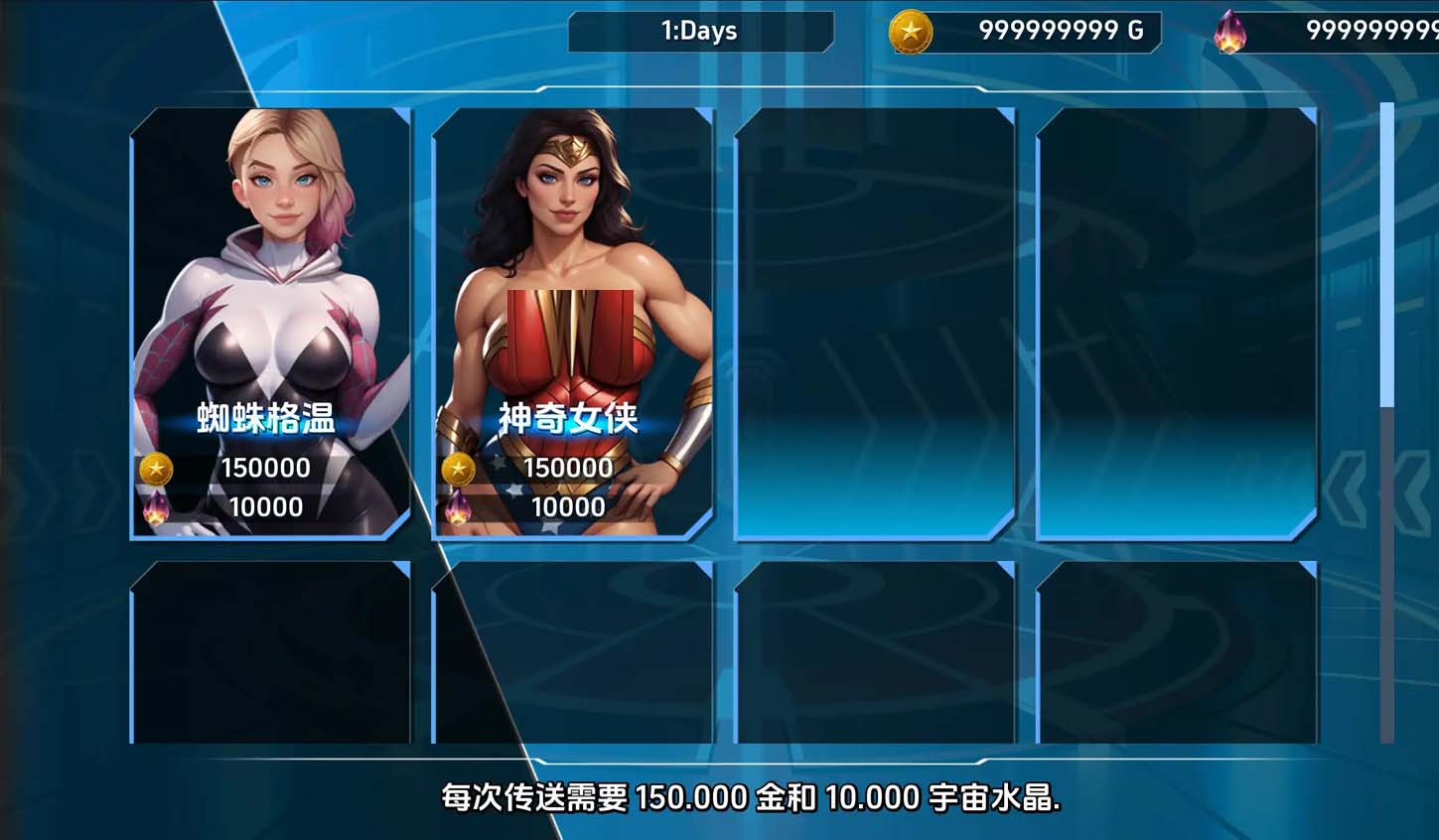1439x840 pixels.
Task: Click the 1:Days timer display
Action: coord(699,31)
